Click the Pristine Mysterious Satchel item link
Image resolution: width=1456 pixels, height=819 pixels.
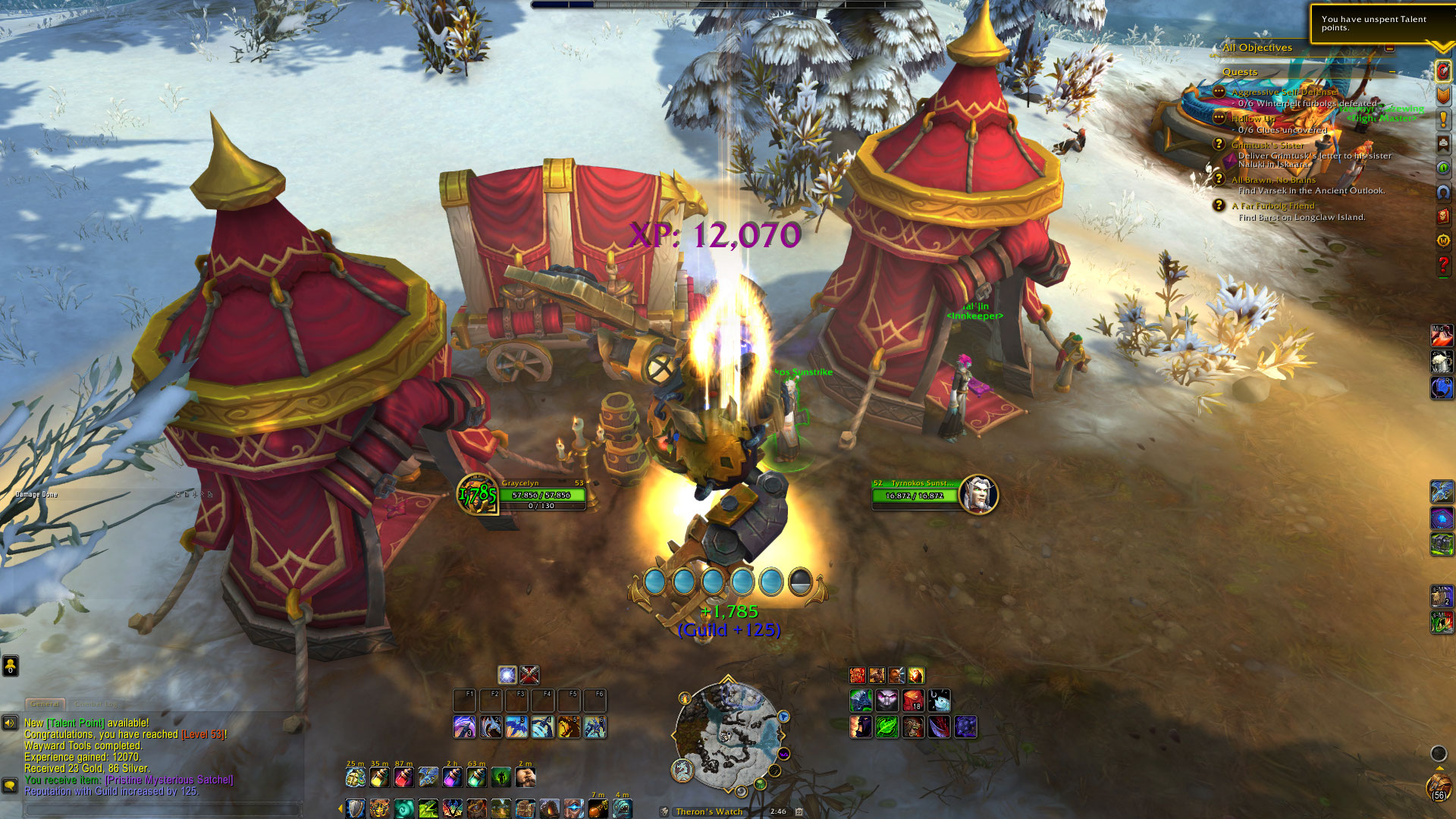coord(169,780)
